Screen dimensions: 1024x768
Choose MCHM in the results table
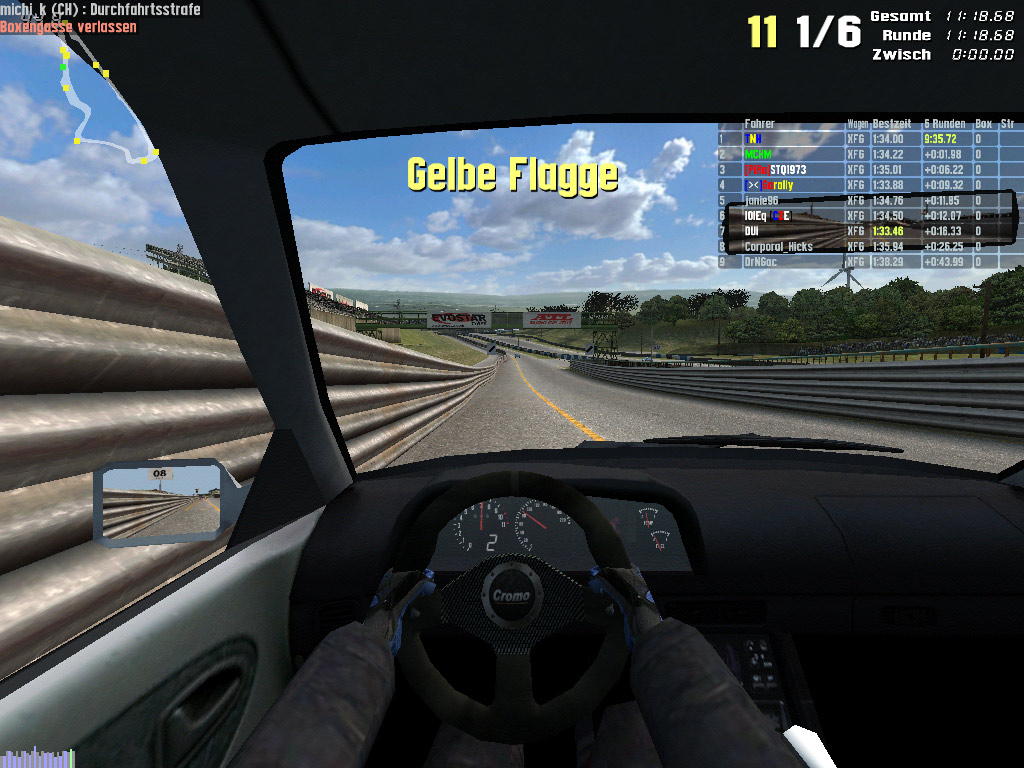point(758,154)
